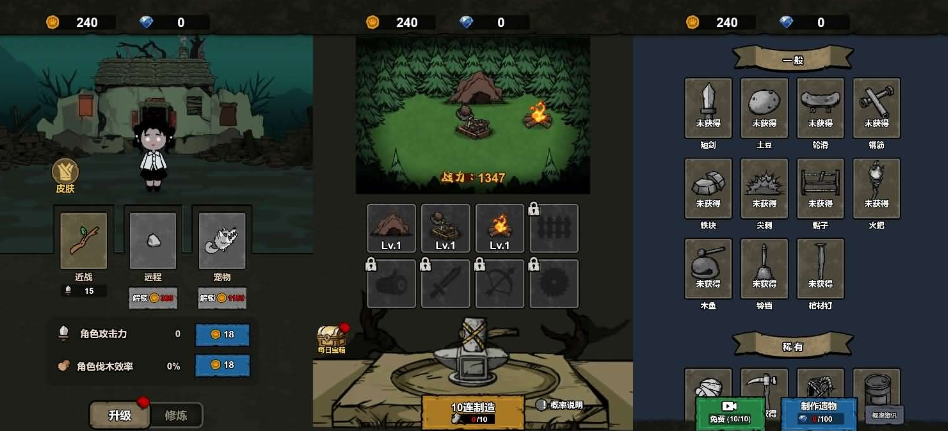Click the blue 制作遗物 craft relic button
This screenshot has height=431, width=948.
coord(818,412)
